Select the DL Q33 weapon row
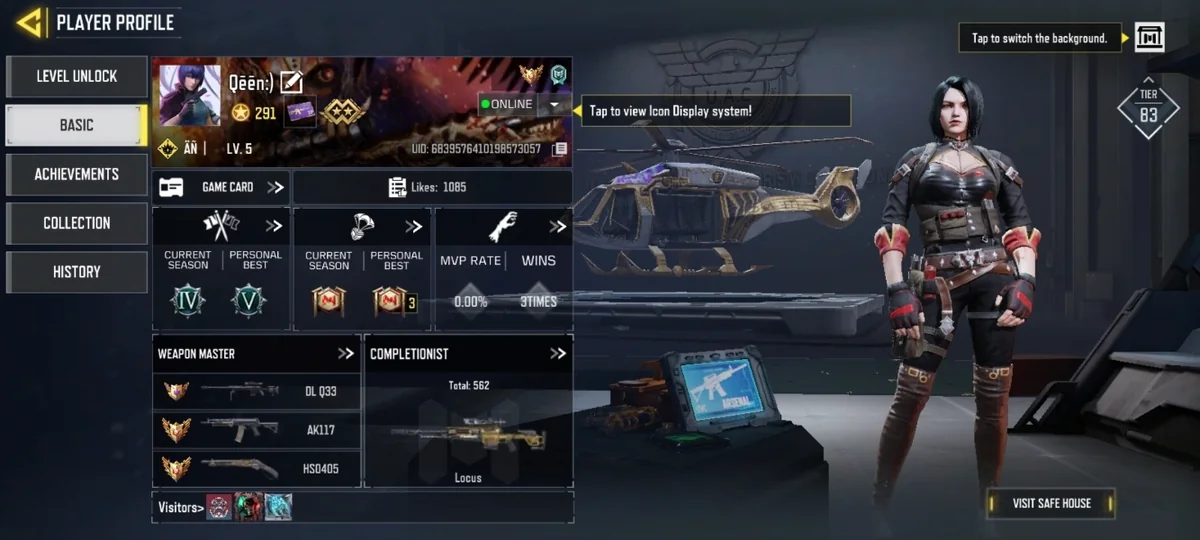This screenshot has width=1200, height=540. [256, 391]
